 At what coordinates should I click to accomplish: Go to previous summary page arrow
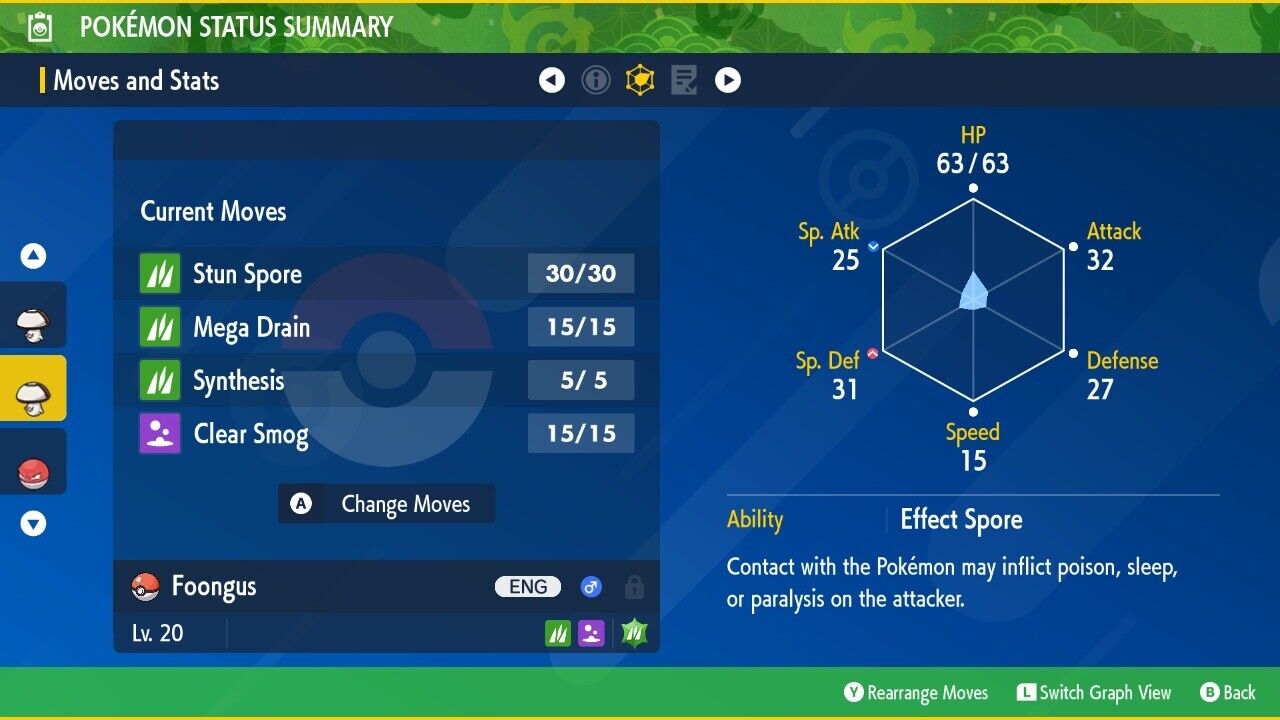pyautogui.click(x=552, y=80)
